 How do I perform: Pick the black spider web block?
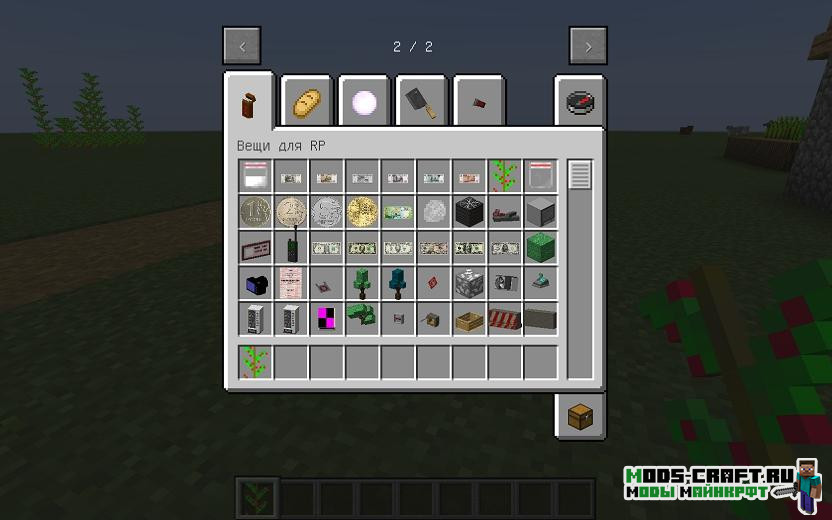469,212
